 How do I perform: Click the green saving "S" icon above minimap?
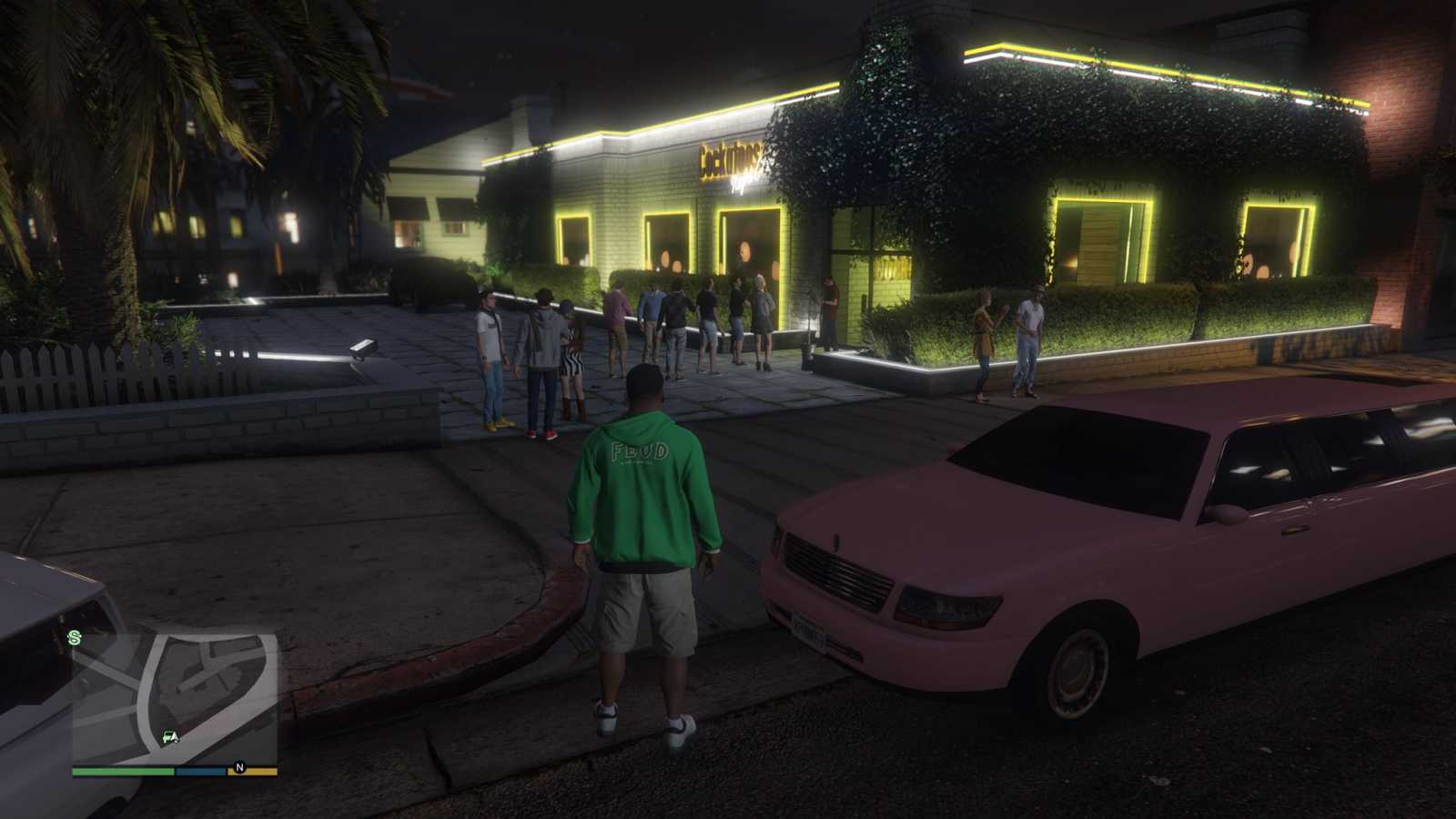point(73,635)
